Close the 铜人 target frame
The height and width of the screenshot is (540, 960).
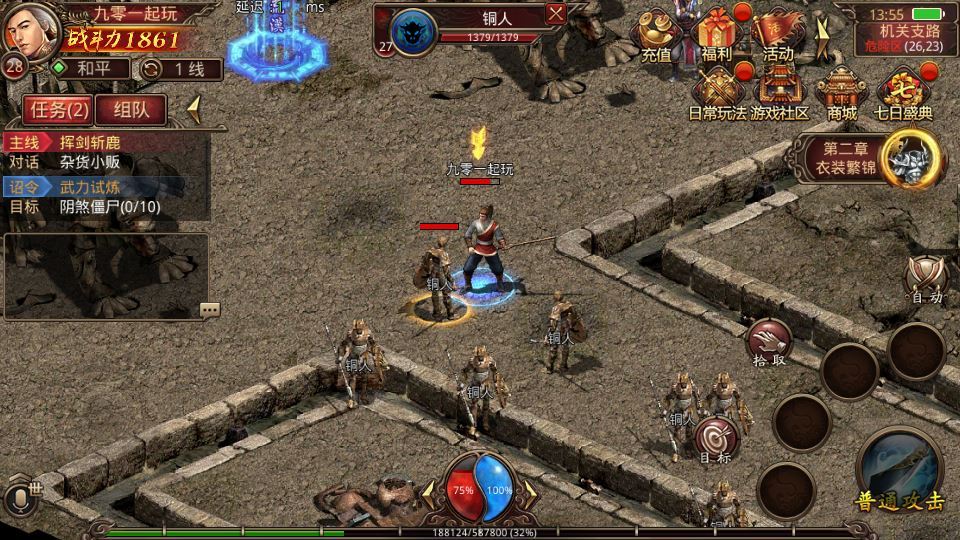(556, 13)
